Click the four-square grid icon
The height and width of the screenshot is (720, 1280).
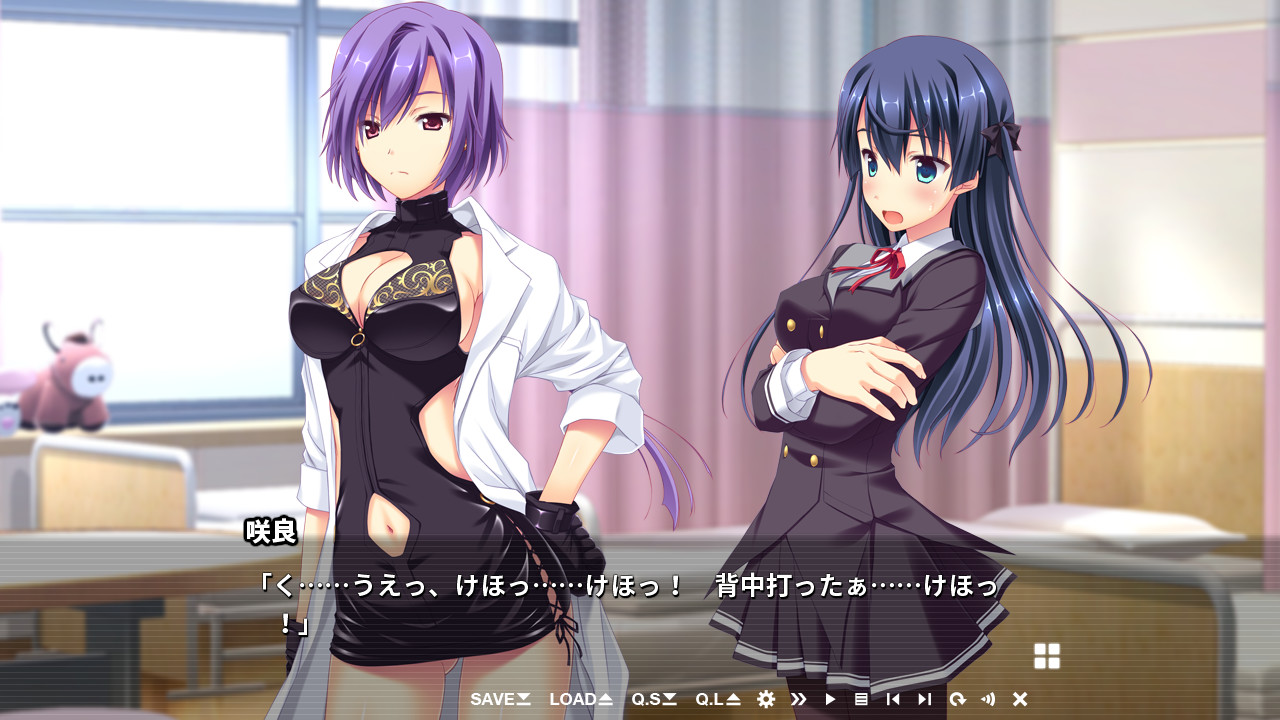(1047, 656)
